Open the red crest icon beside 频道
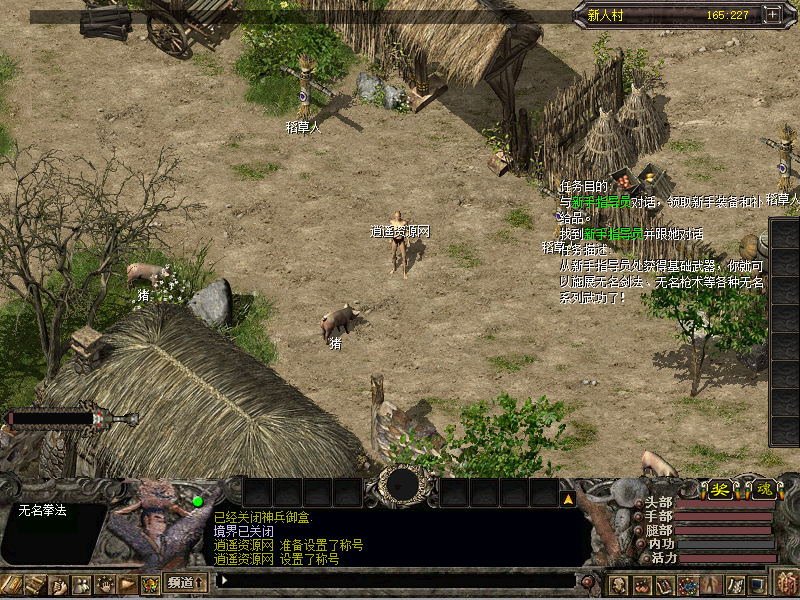 tap(150, 584)
